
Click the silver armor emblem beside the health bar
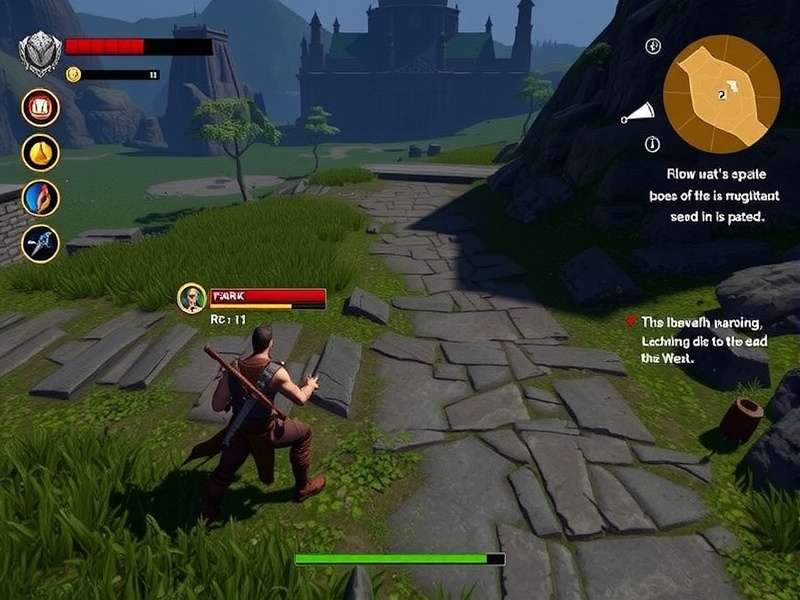click(41, 51)
